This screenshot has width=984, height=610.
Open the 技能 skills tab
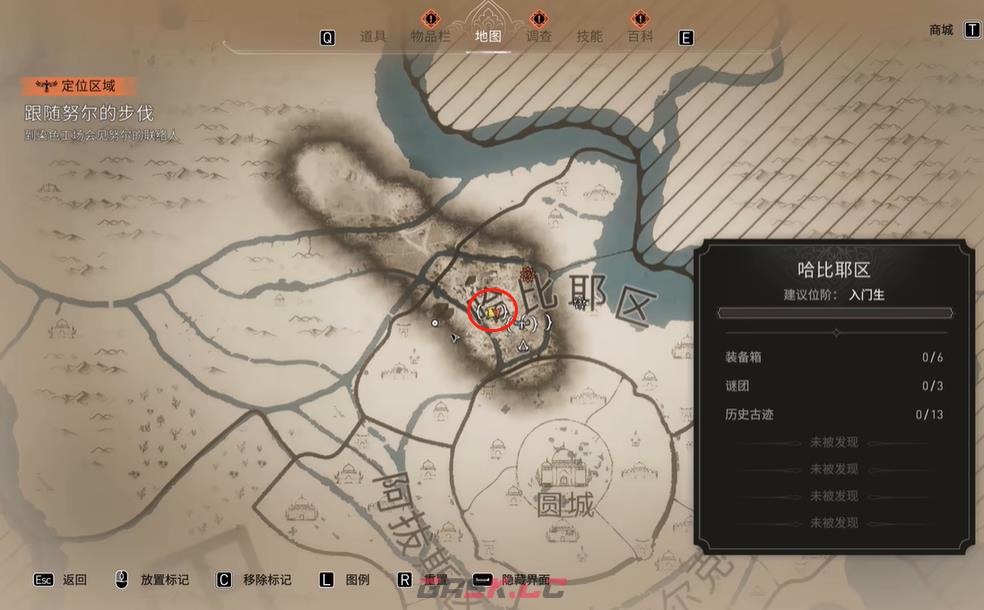(590, 37)
